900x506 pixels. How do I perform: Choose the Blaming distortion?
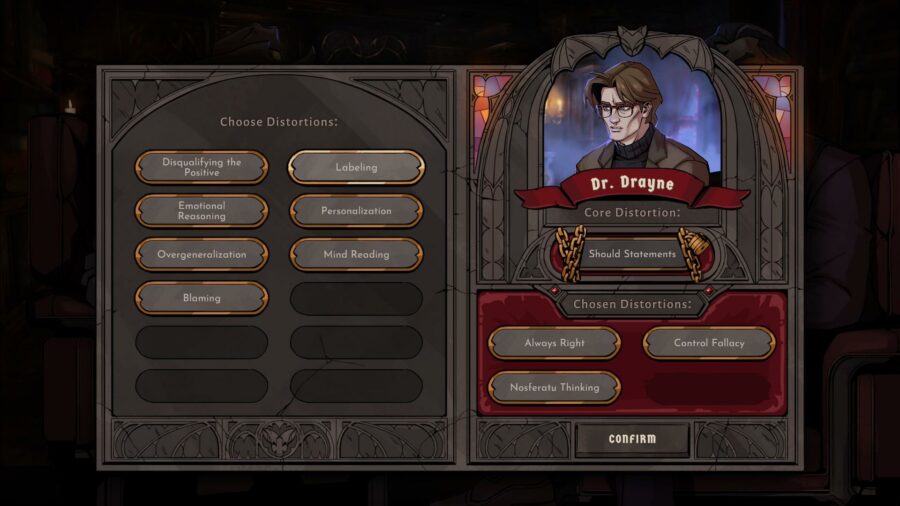pyautogui.click(x=201, y=298)
